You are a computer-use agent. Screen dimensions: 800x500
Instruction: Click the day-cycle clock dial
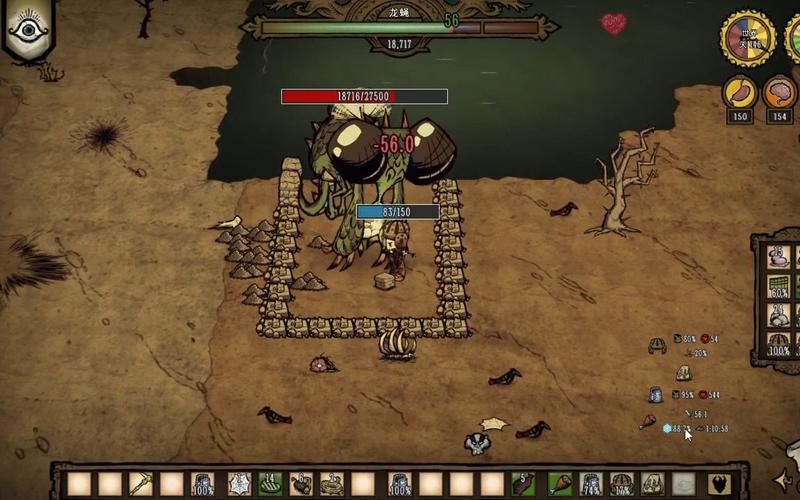pos(748,38)
